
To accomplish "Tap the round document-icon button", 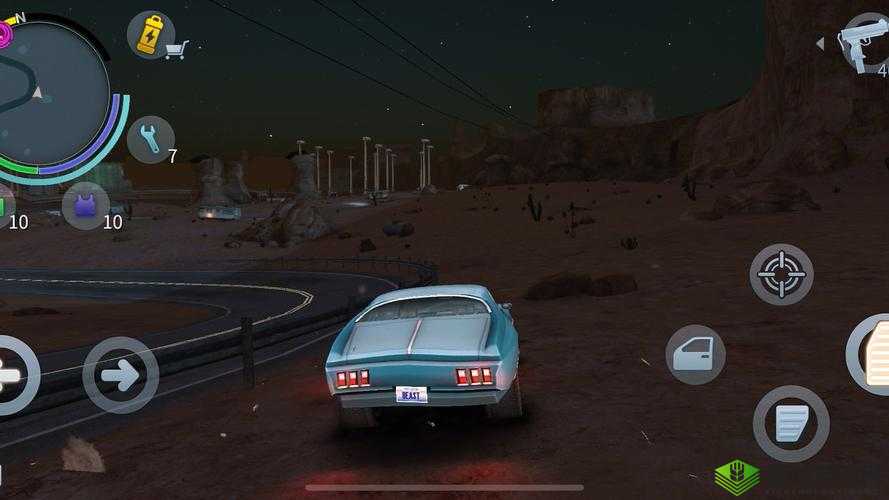I will point(790,423).
